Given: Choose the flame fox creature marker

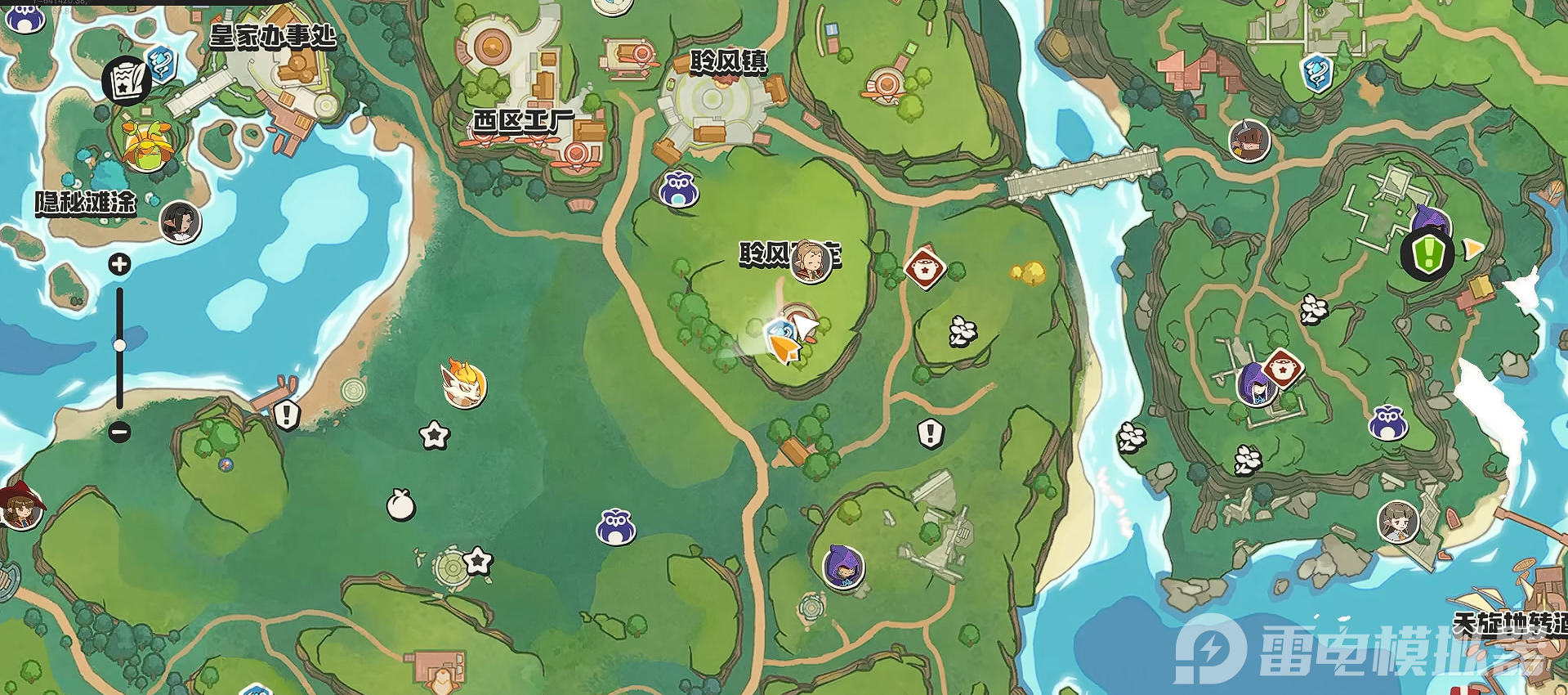Looking at the screenshot, I should click(x=463, y=383).
